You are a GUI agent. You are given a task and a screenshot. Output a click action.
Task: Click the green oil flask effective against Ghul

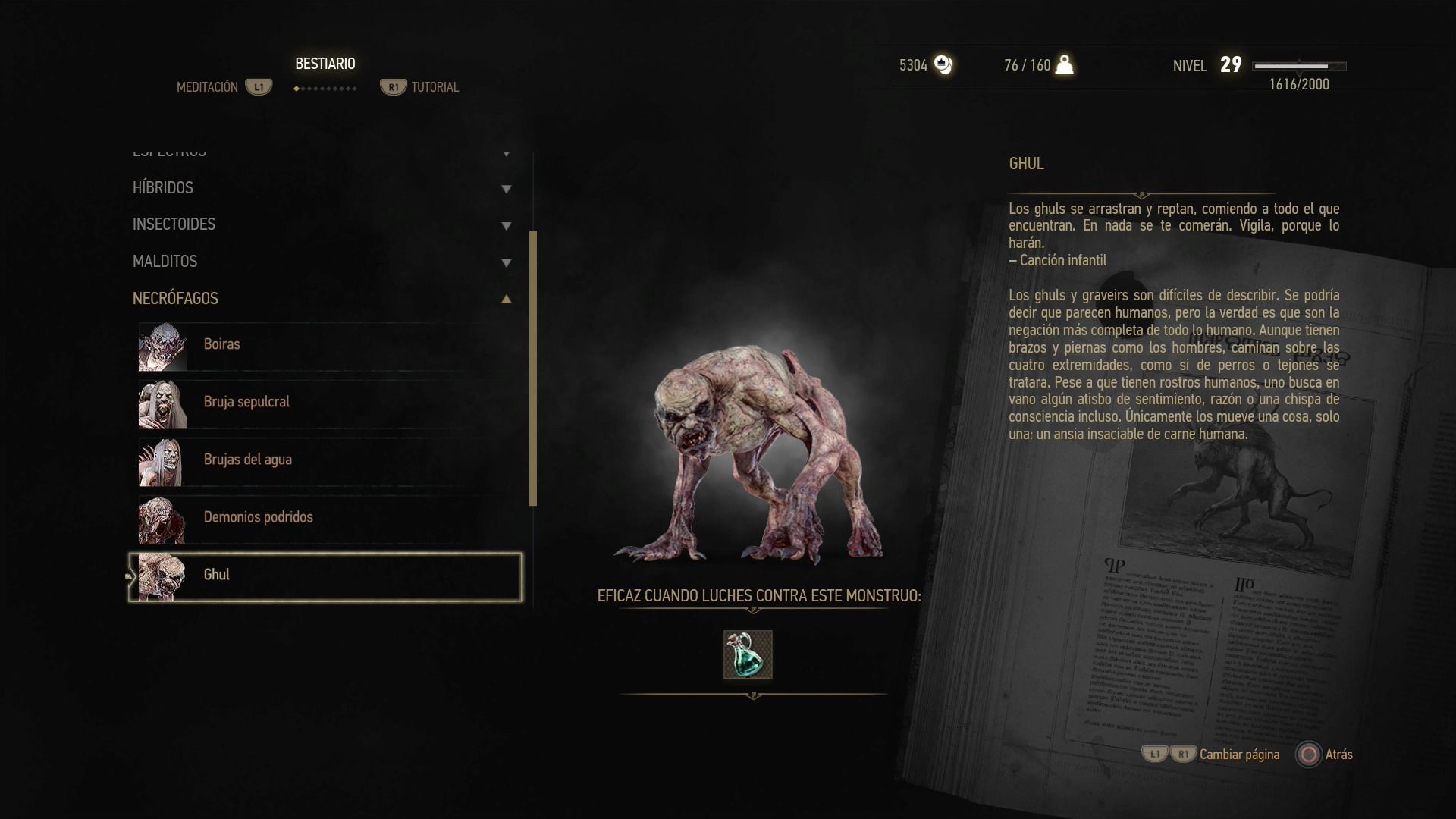tap(748, 654)
